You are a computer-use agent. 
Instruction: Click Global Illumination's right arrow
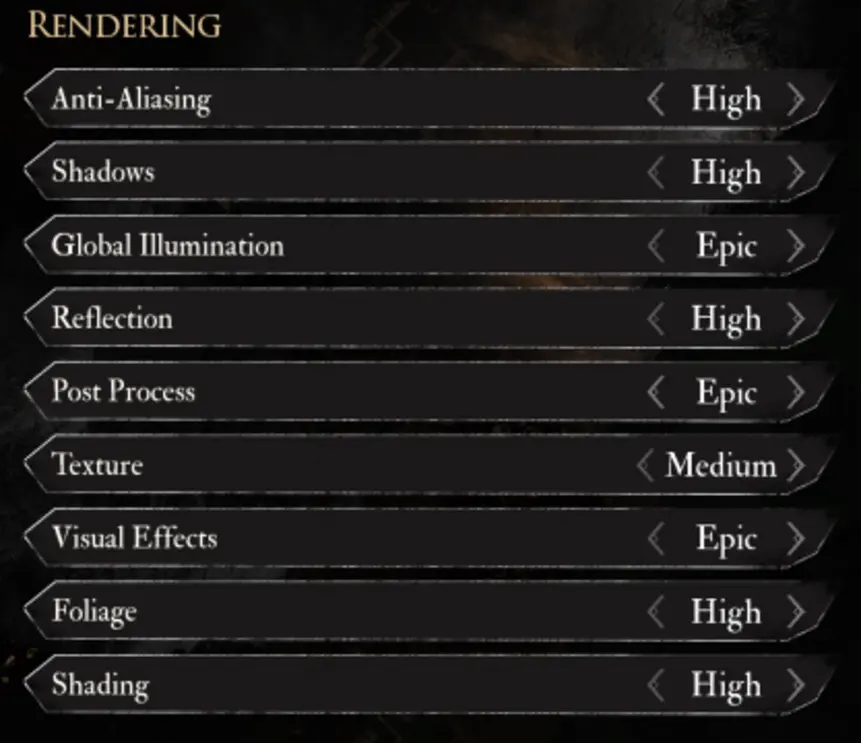(796, 246)
